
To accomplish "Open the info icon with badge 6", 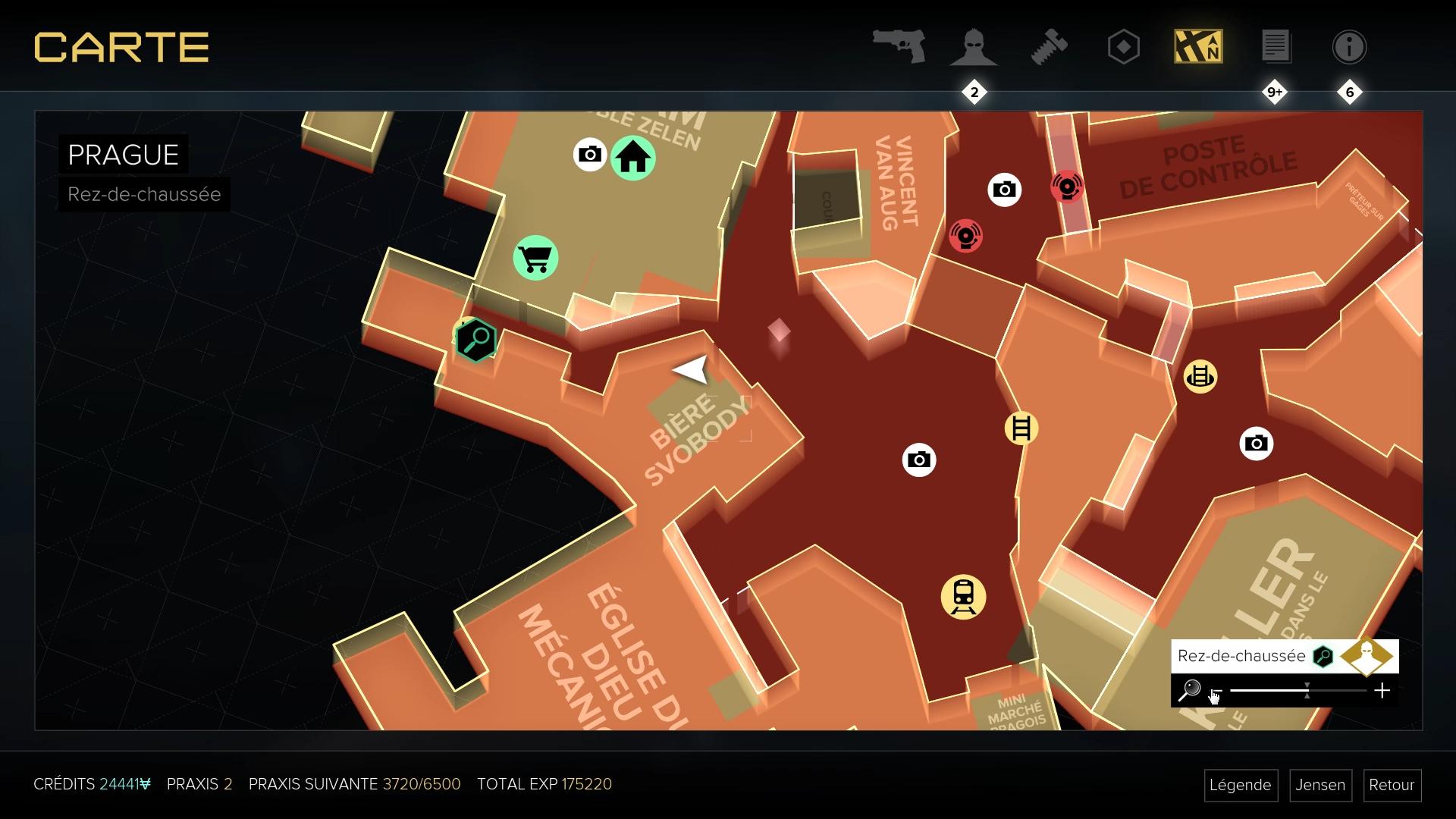I will [x=1349, y=46].
